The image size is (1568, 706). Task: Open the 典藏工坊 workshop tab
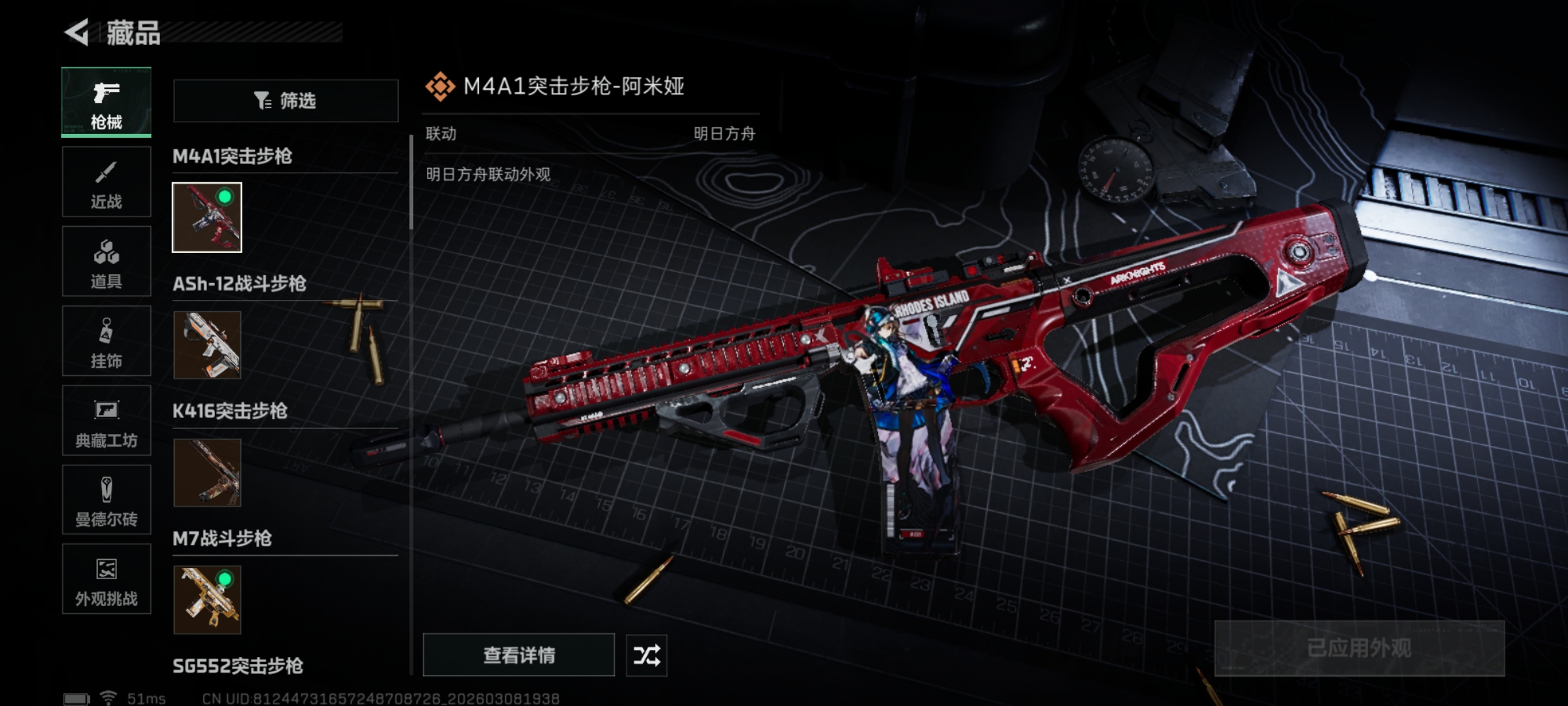[x=106, y=421]
